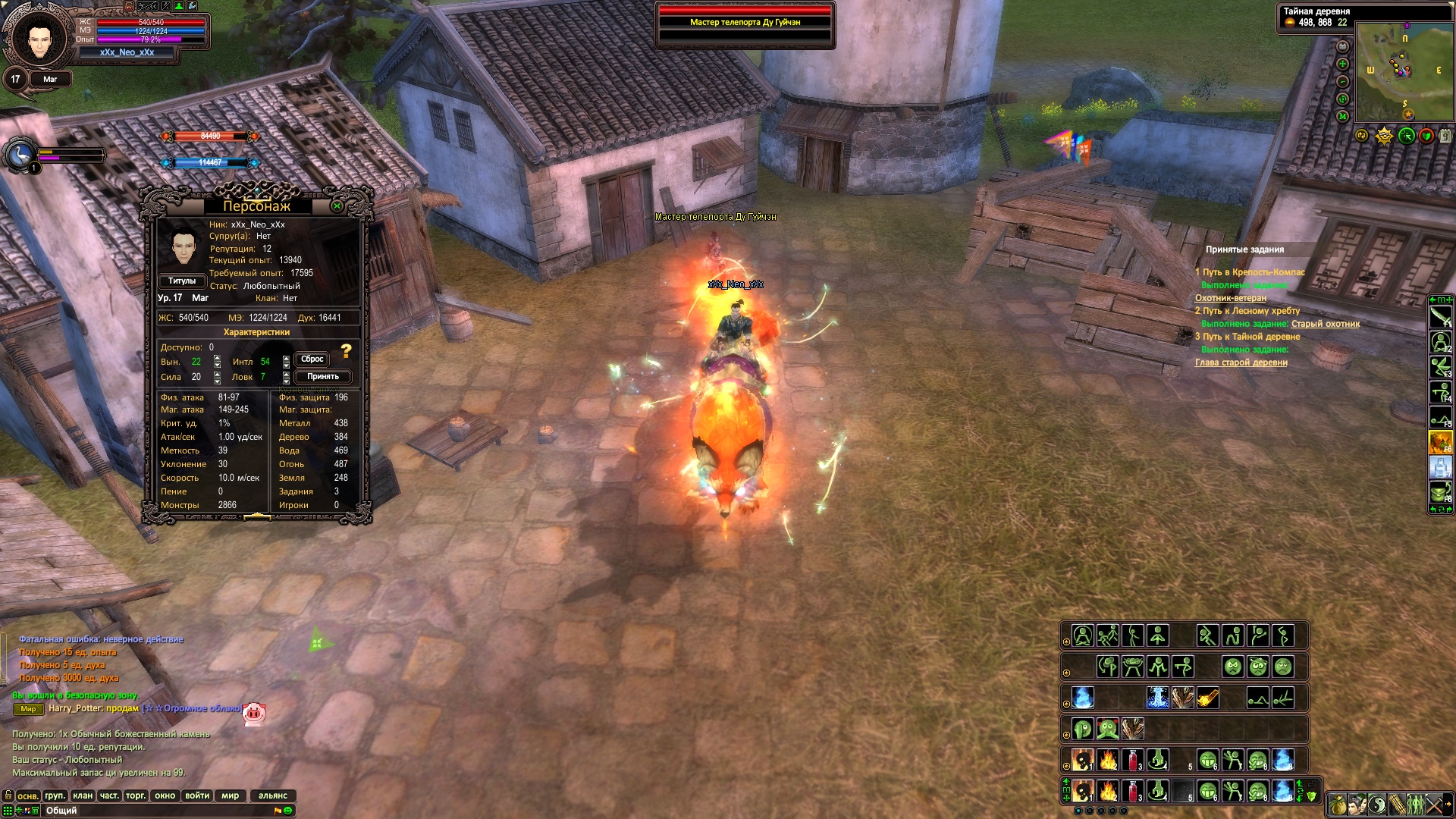Click the minimap
The image size is (1456, 819).
point(1404,72)
